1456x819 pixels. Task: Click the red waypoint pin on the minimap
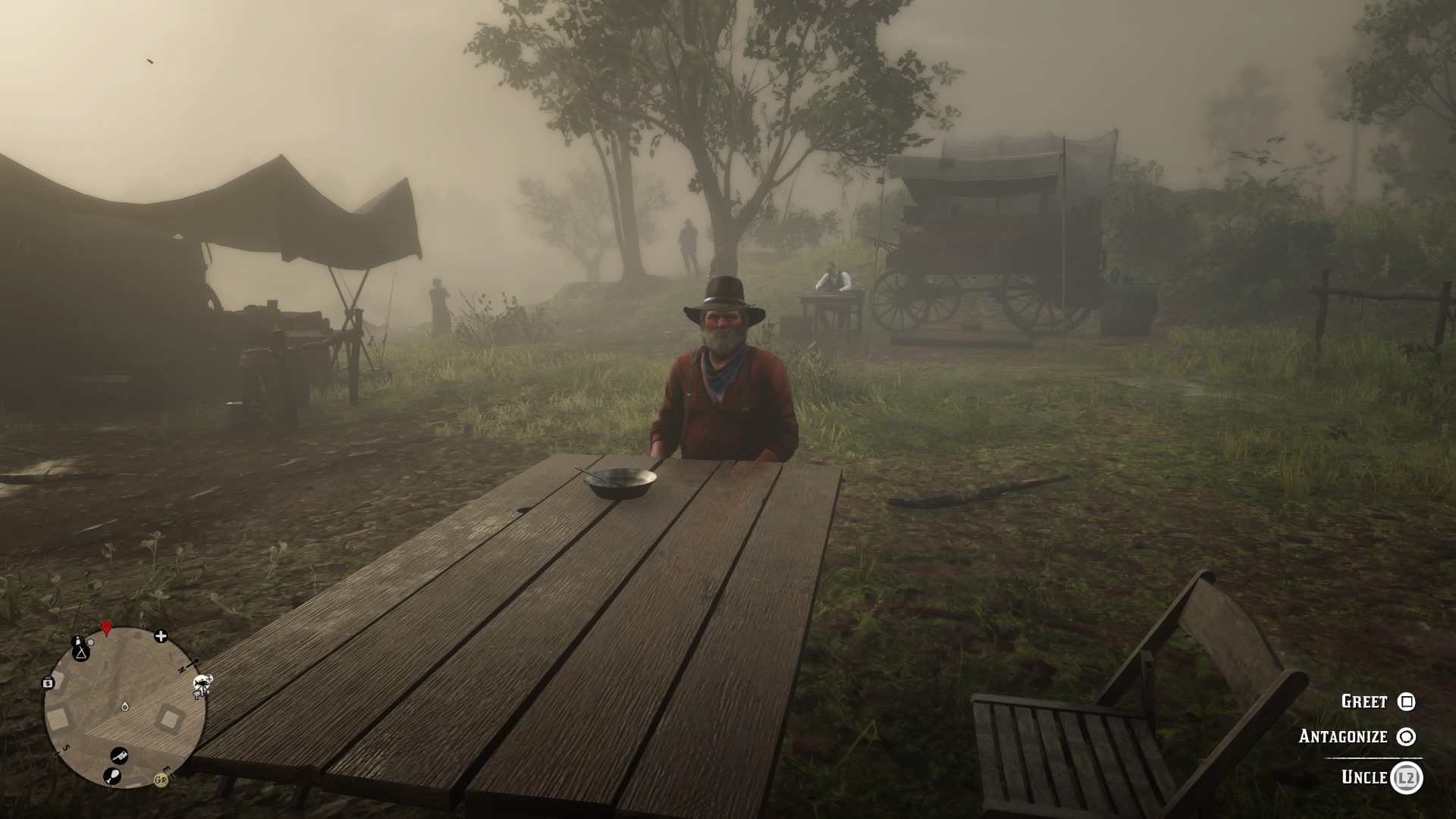point(106,627)
